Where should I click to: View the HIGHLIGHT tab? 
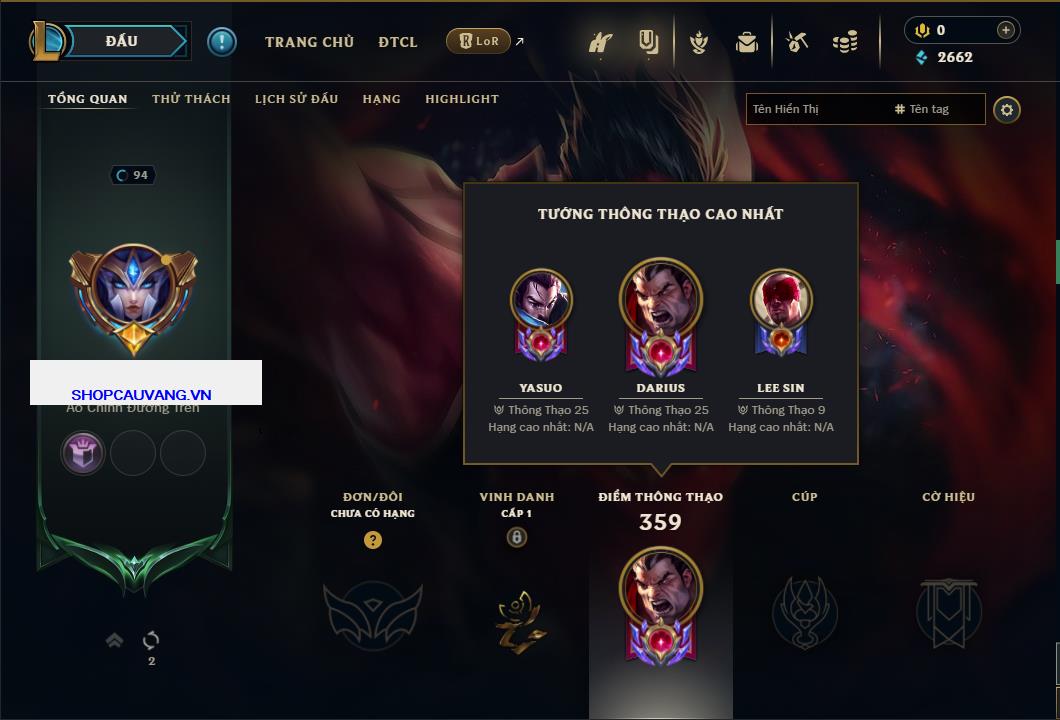click(461, 99)
